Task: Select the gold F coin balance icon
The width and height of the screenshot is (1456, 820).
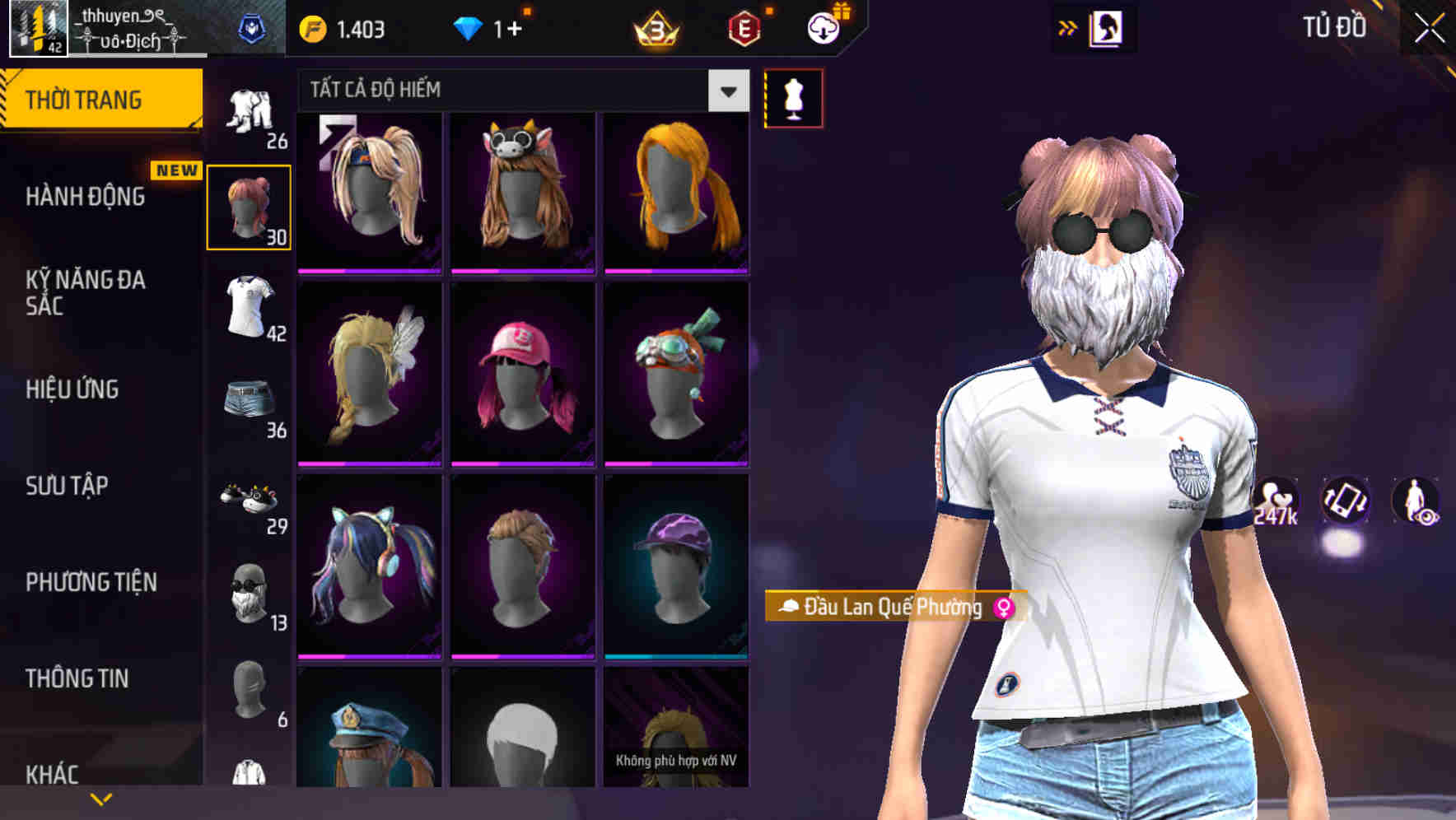Action: point(313,27)
